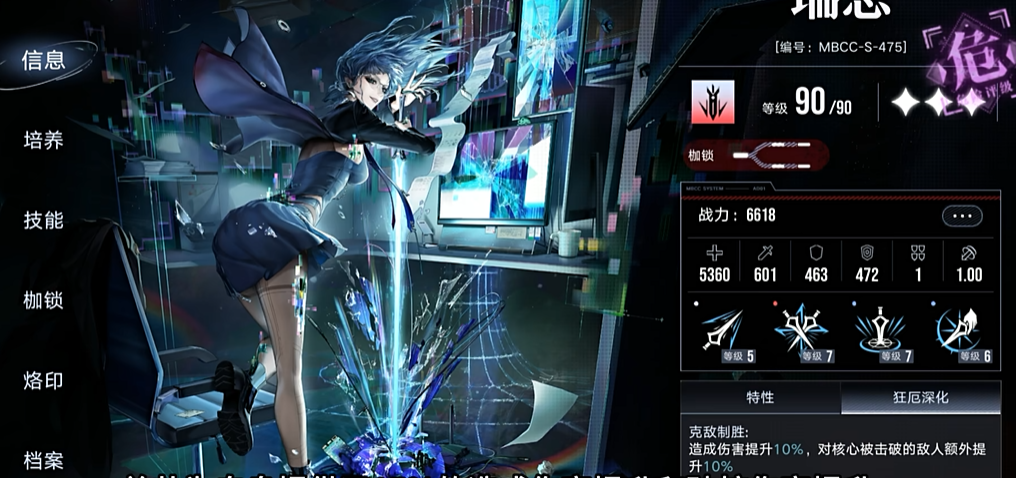Click the red class emblem icon
The width and height of the screenshot is (1016, 478).
pos(712,102)
